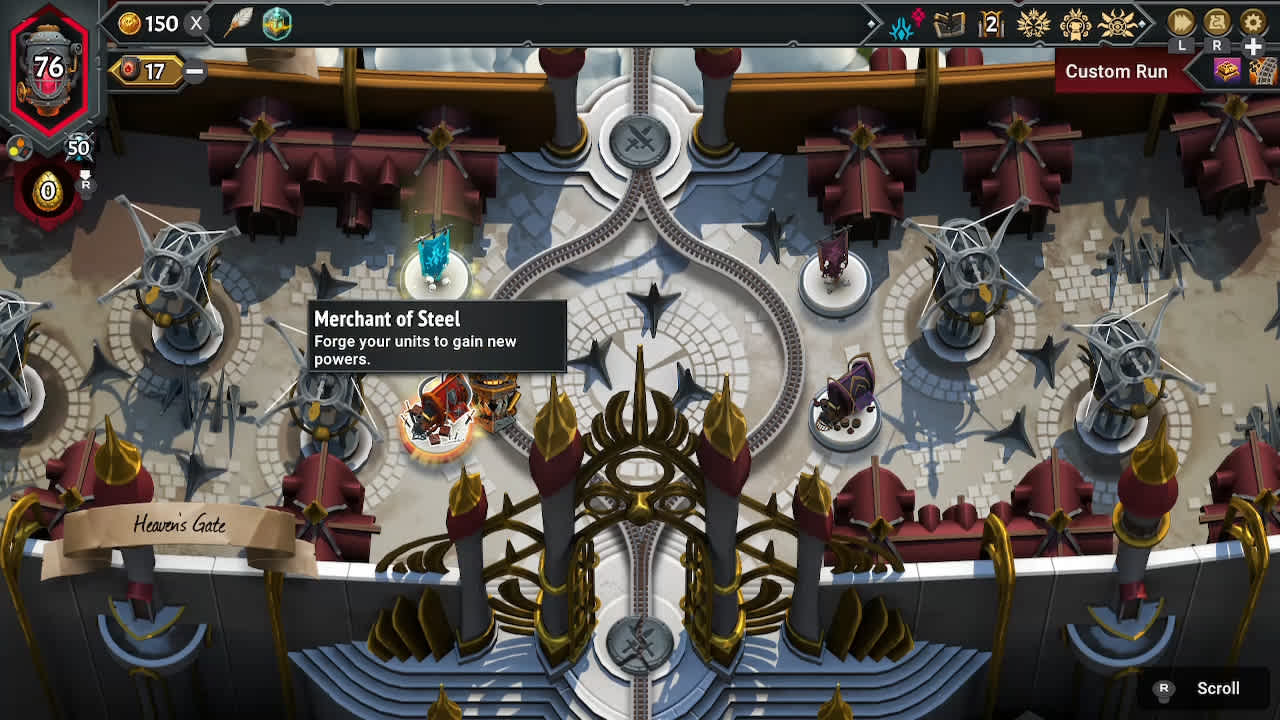The image size is (1280, 720).
Task: Select the golden double-eagle crest icon
Action: (1034, 23)
